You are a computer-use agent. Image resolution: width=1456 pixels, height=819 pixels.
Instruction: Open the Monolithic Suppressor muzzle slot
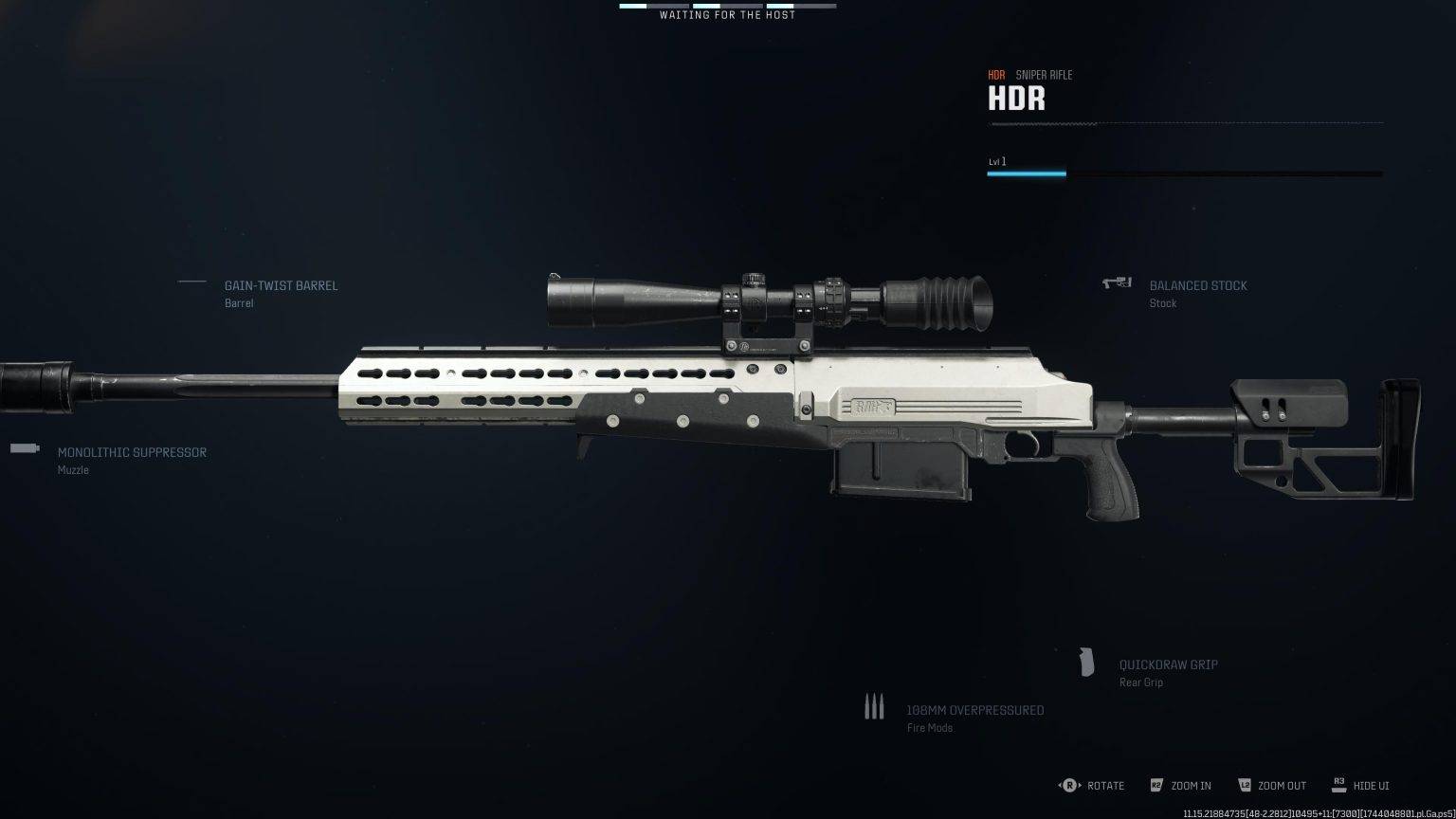(132, 453)
